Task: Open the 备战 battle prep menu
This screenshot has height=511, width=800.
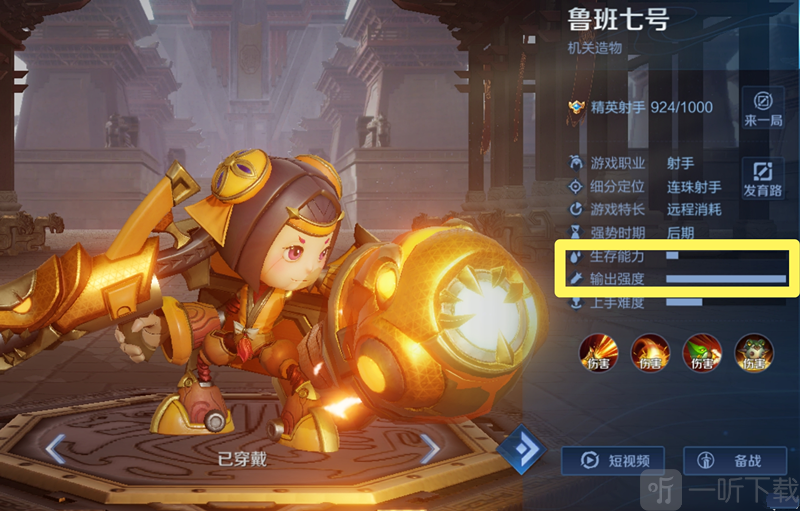Action: (734, 461)
